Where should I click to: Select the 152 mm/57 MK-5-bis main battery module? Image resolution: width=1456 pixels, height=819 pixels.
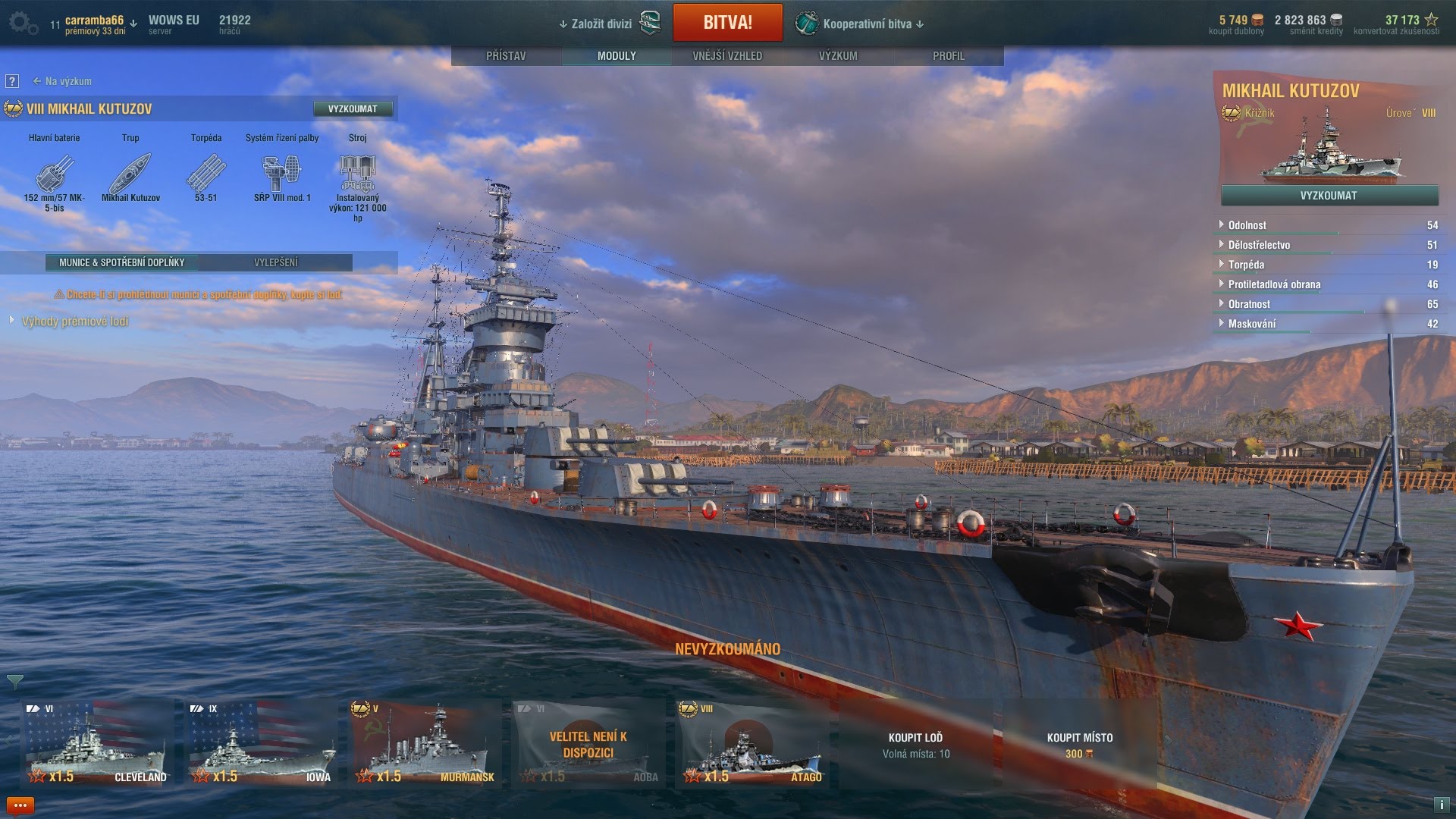(x=55, y=176)
